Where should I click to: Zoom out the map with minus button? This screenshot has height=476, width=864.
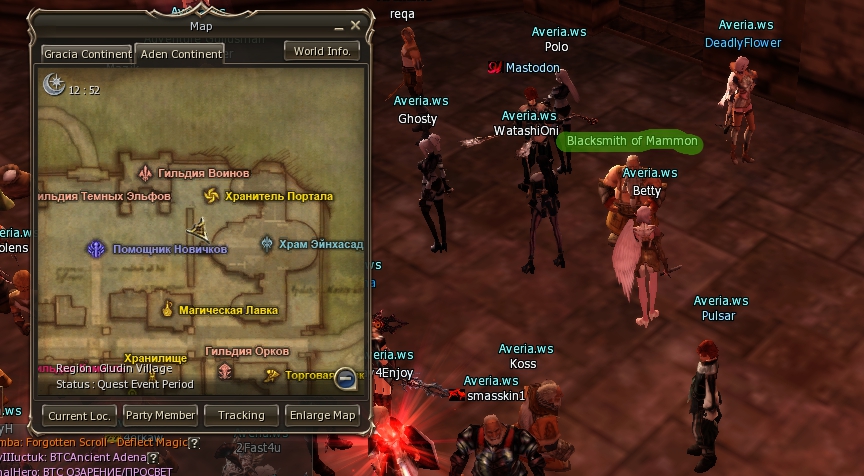point(345,378)
